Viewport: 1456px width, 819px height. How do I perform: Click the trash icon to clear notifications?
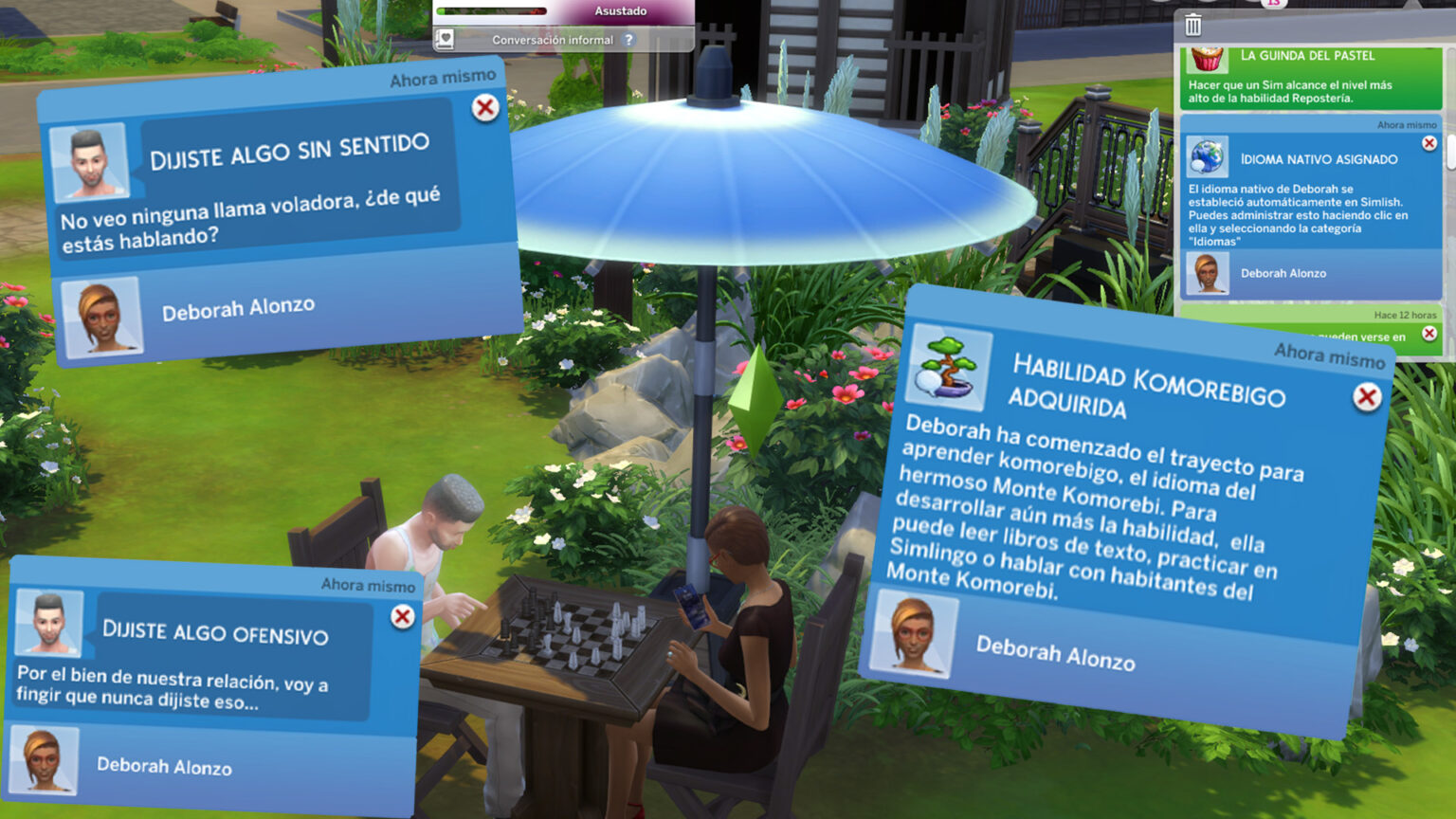[x=1192, y=26]
